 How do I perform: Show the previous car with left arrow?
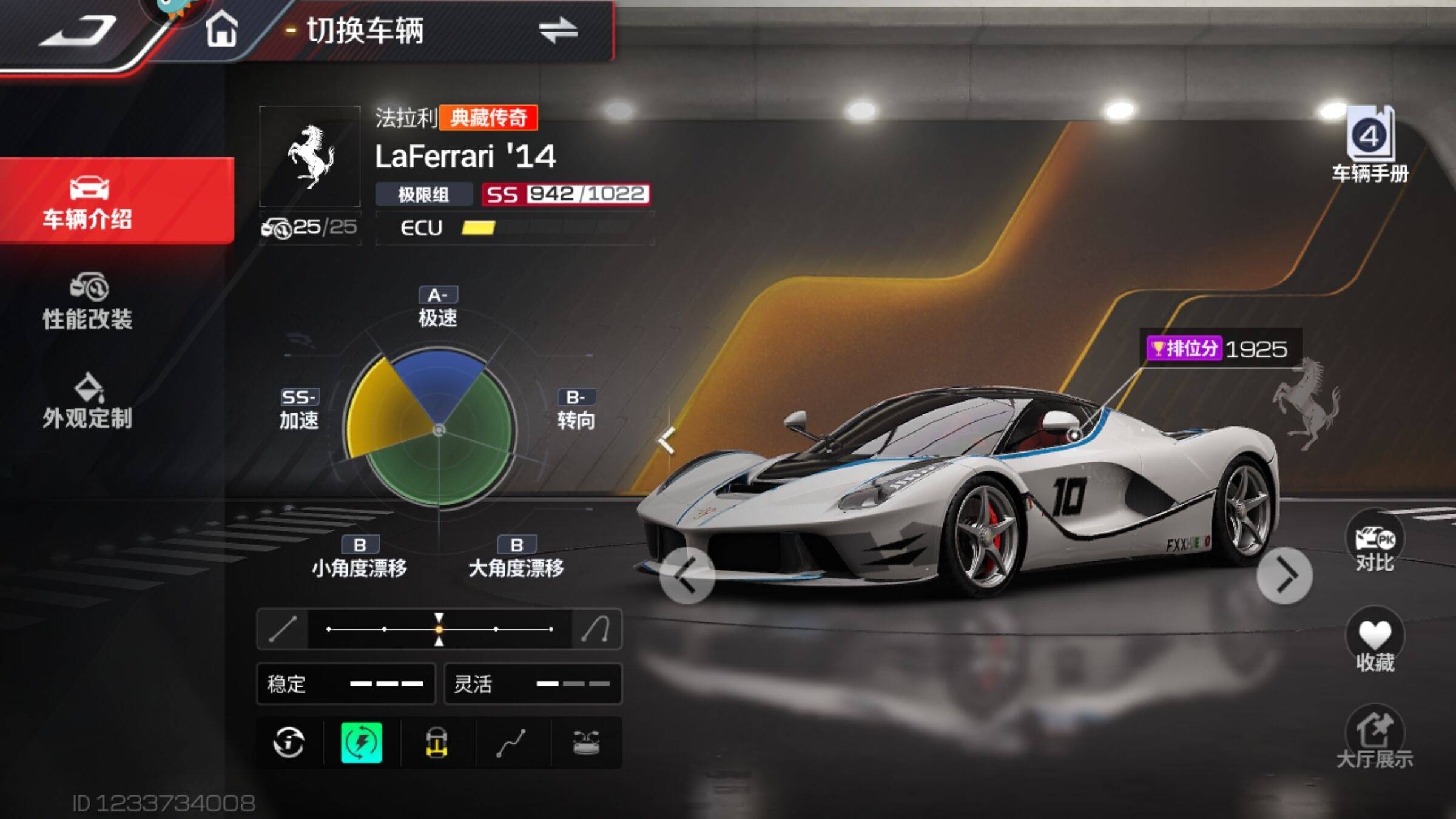click(687, 575)
